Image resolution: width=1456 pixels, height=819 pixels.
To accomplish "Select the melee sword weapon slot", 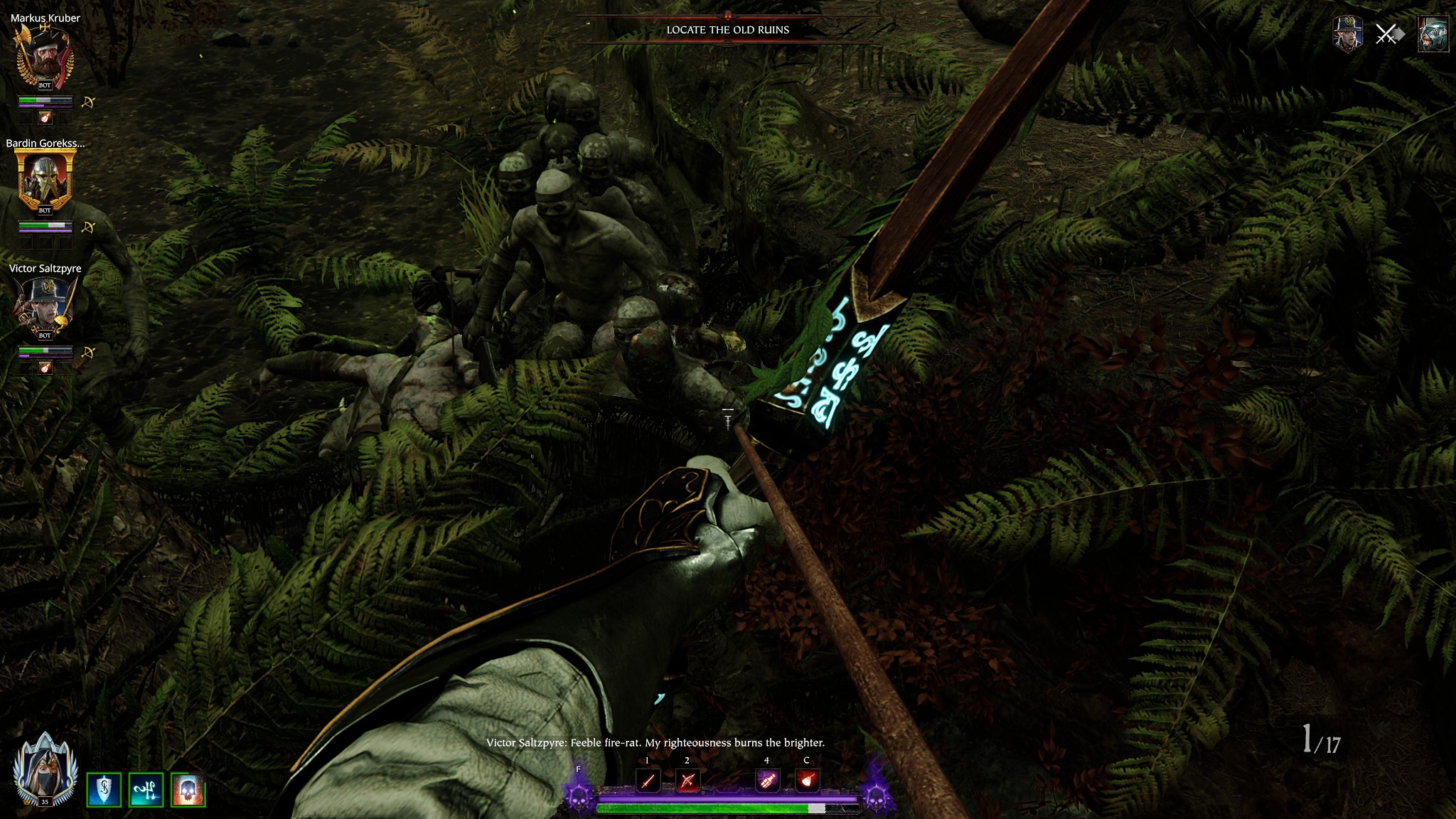I will coord(648,781).
